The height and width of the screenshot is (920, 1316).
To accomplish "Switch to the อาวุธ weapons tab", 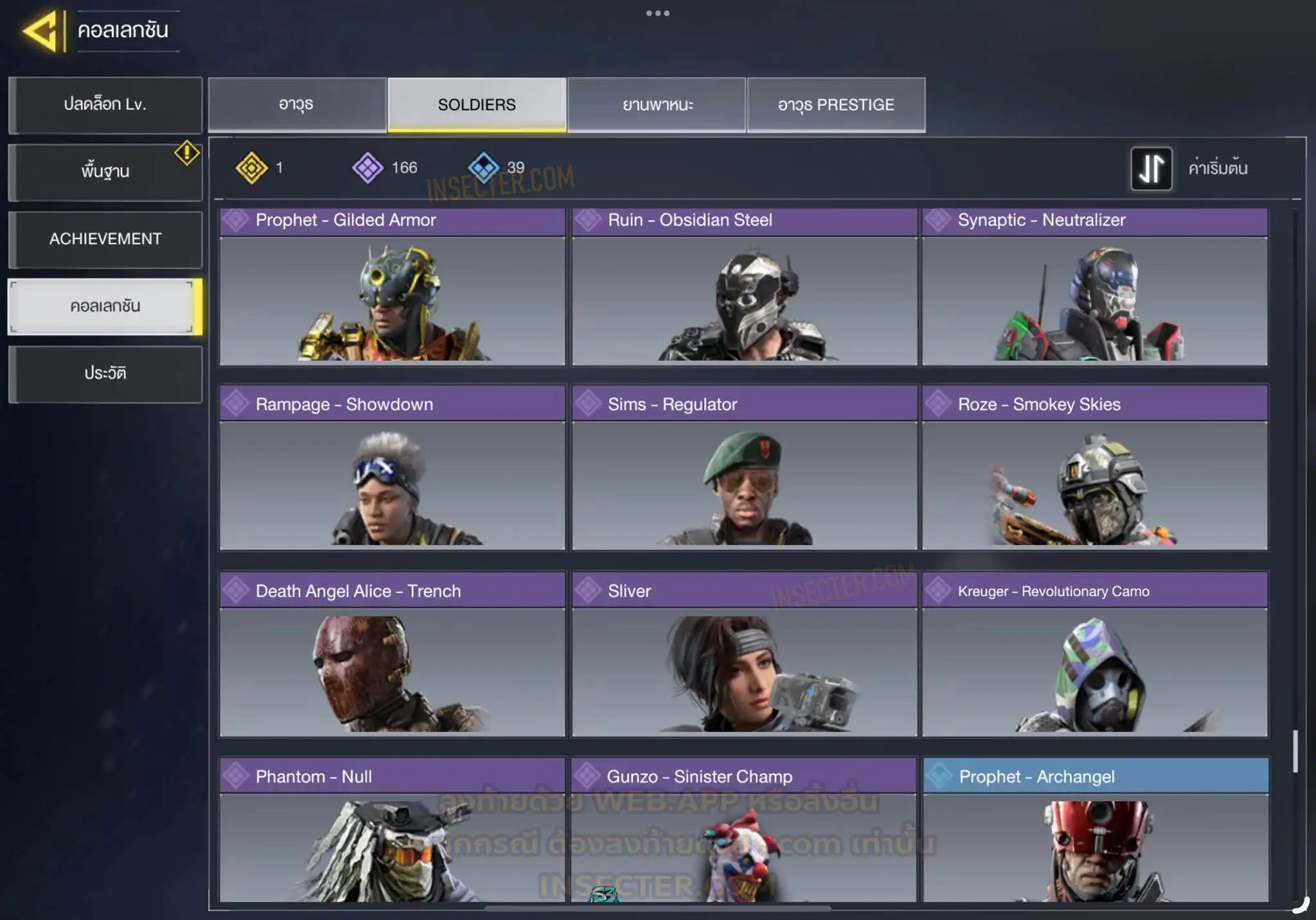I will (297, 105).
